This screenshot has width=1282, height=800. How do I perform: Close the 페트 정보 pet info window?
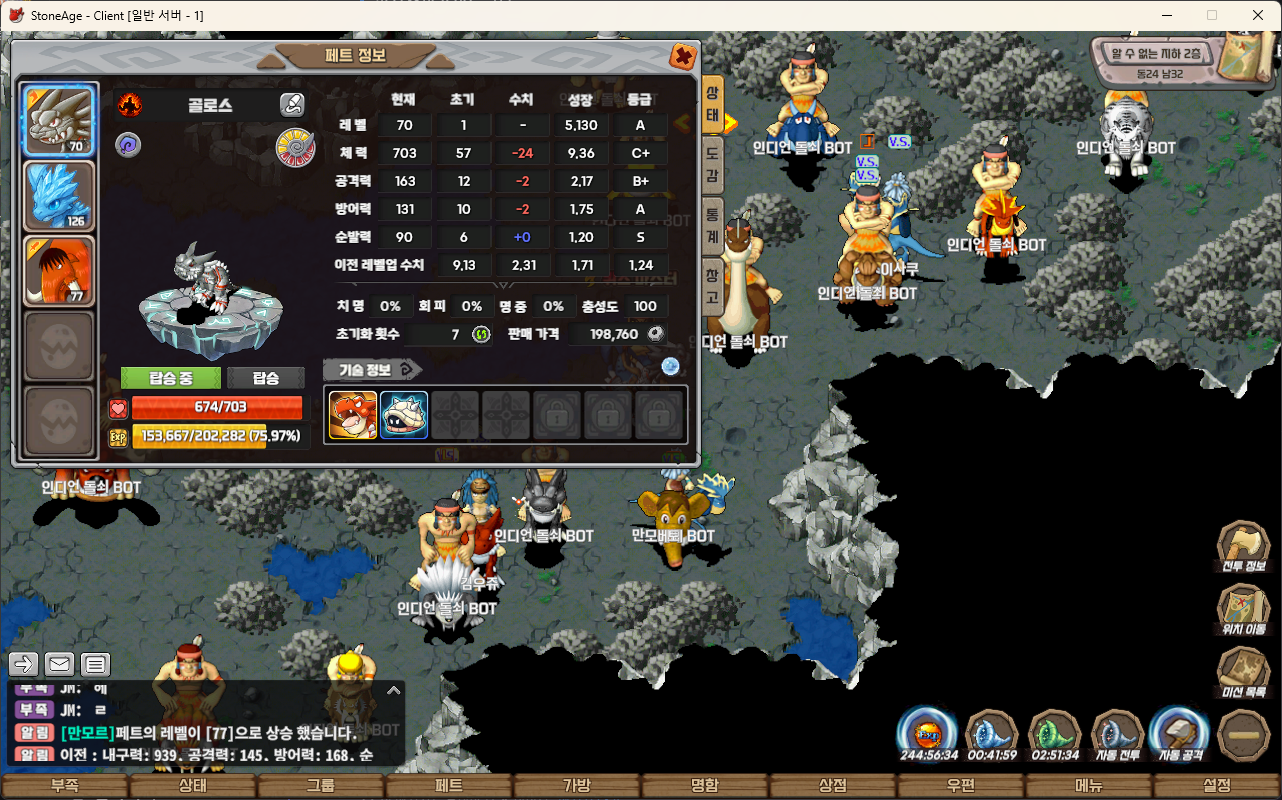coord(683,56)
